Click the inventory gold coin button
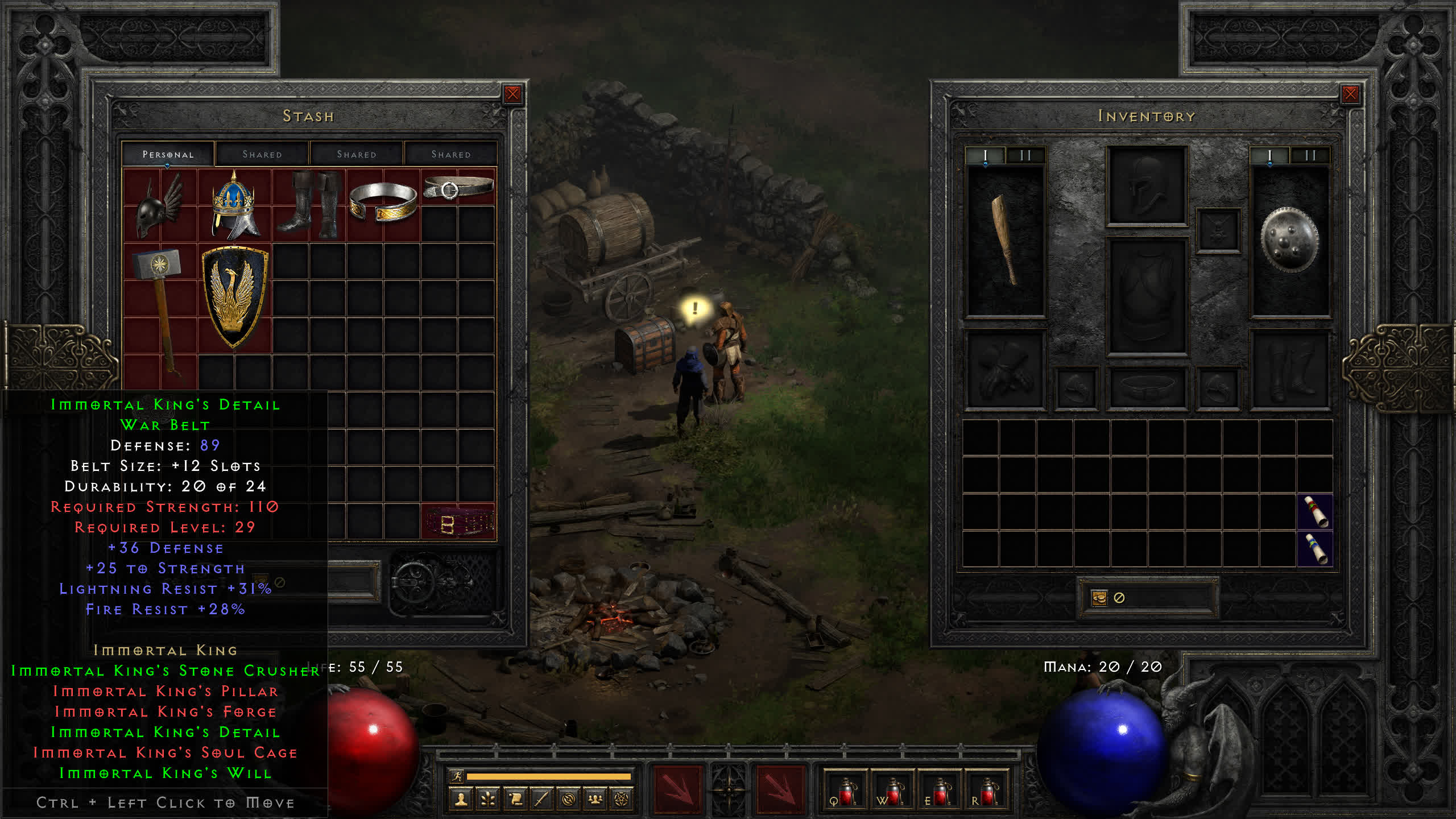The width and height of the screenshot is (1456, 819). coord(1099,598)
